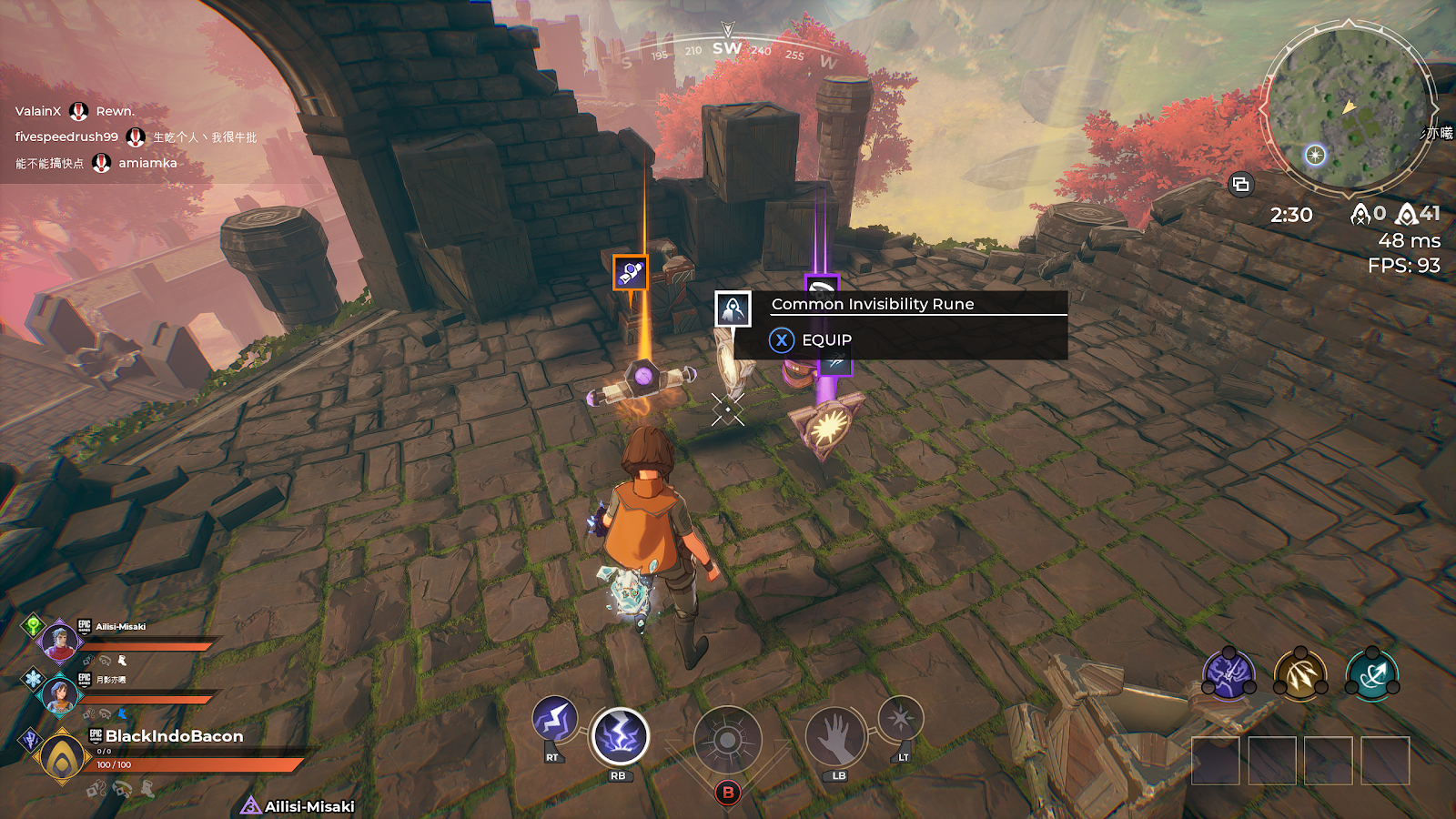Screen dimensions: 1456x819
Task: Select the 月影亦曦 teammate portrait
Action: (59, 695)
